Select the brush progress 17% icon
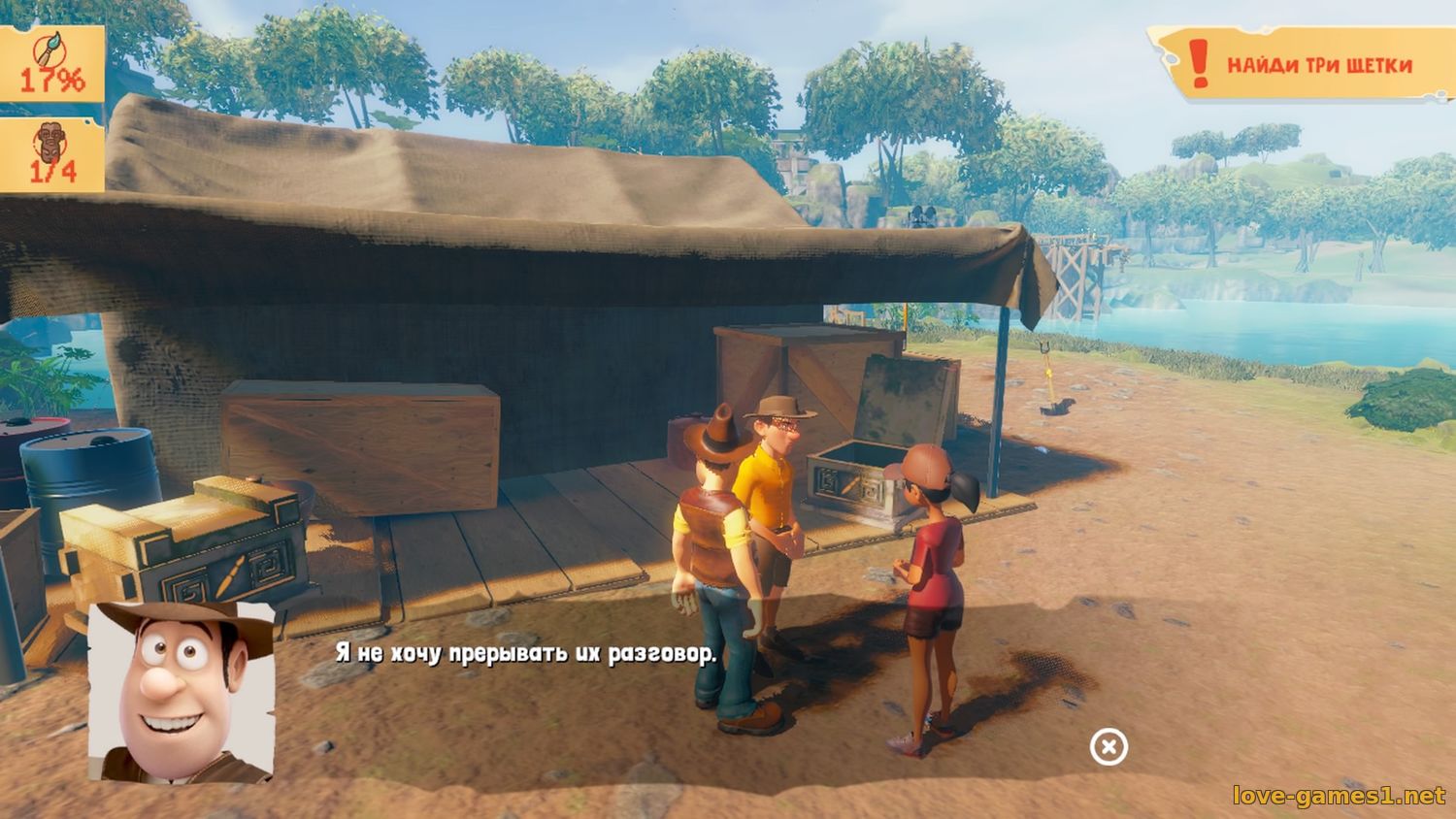 pos(50,64)
